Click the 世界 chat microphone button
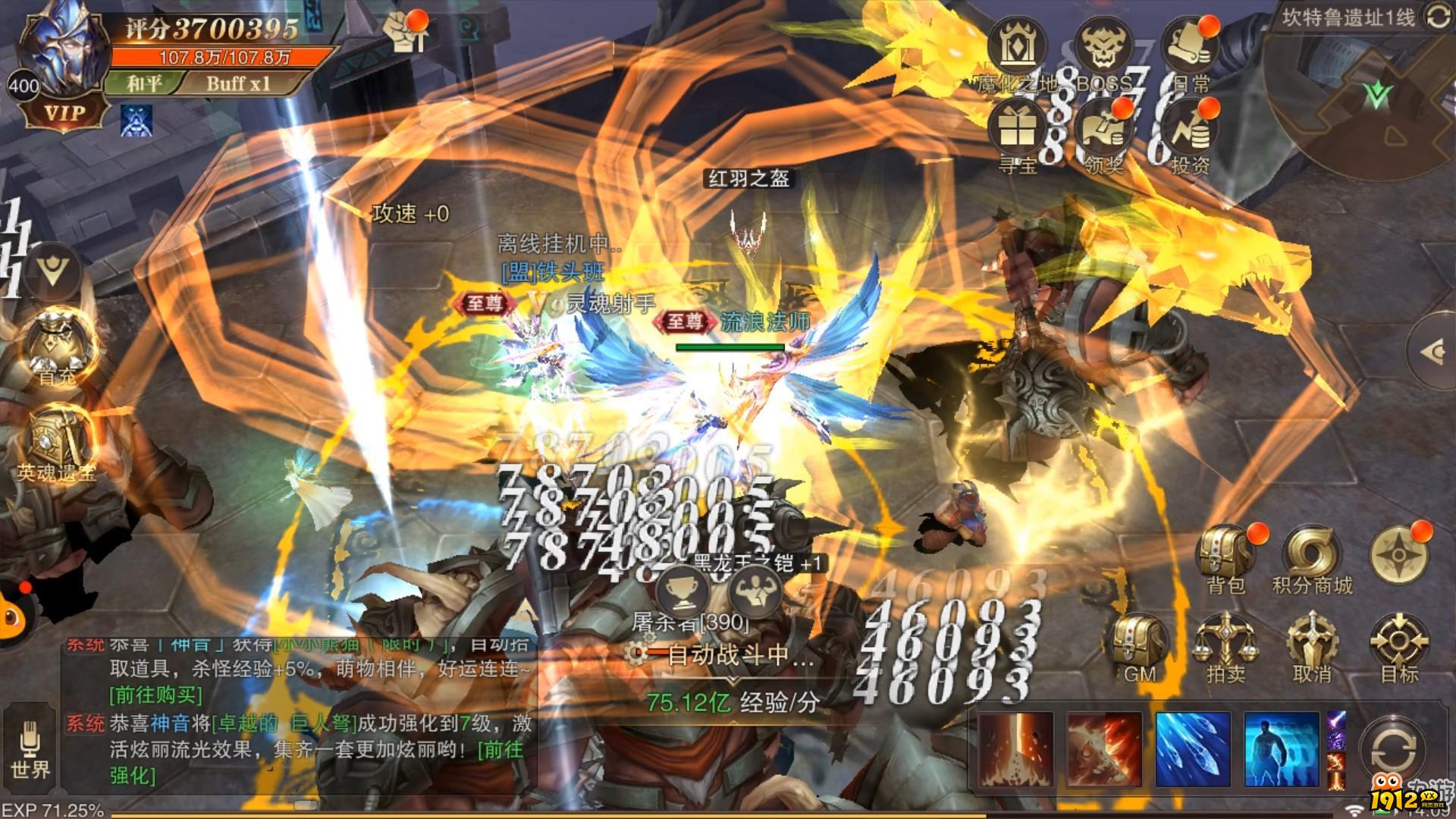Image resolution: width=1456 pixels, height=819 pixels. [30, 747]
